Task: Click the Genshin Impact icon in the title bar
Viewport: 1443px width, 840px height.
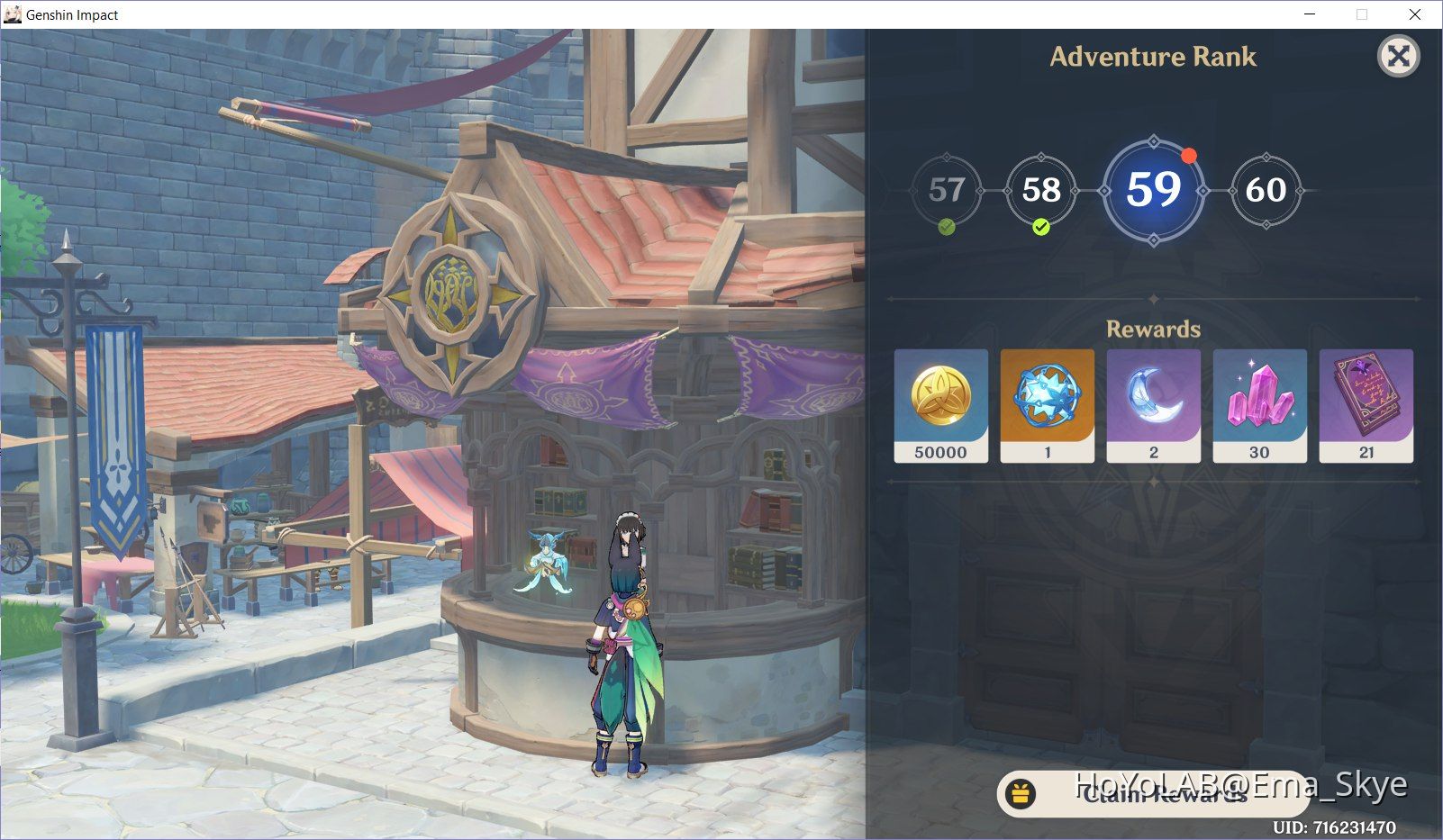Action: click(x=13, y=14)
